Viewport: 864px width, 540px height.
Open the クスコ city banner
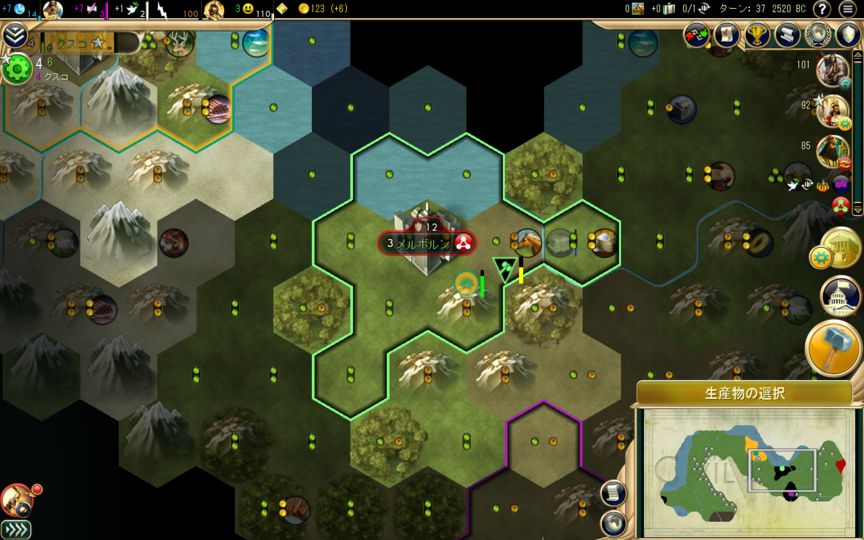(78, 43)
